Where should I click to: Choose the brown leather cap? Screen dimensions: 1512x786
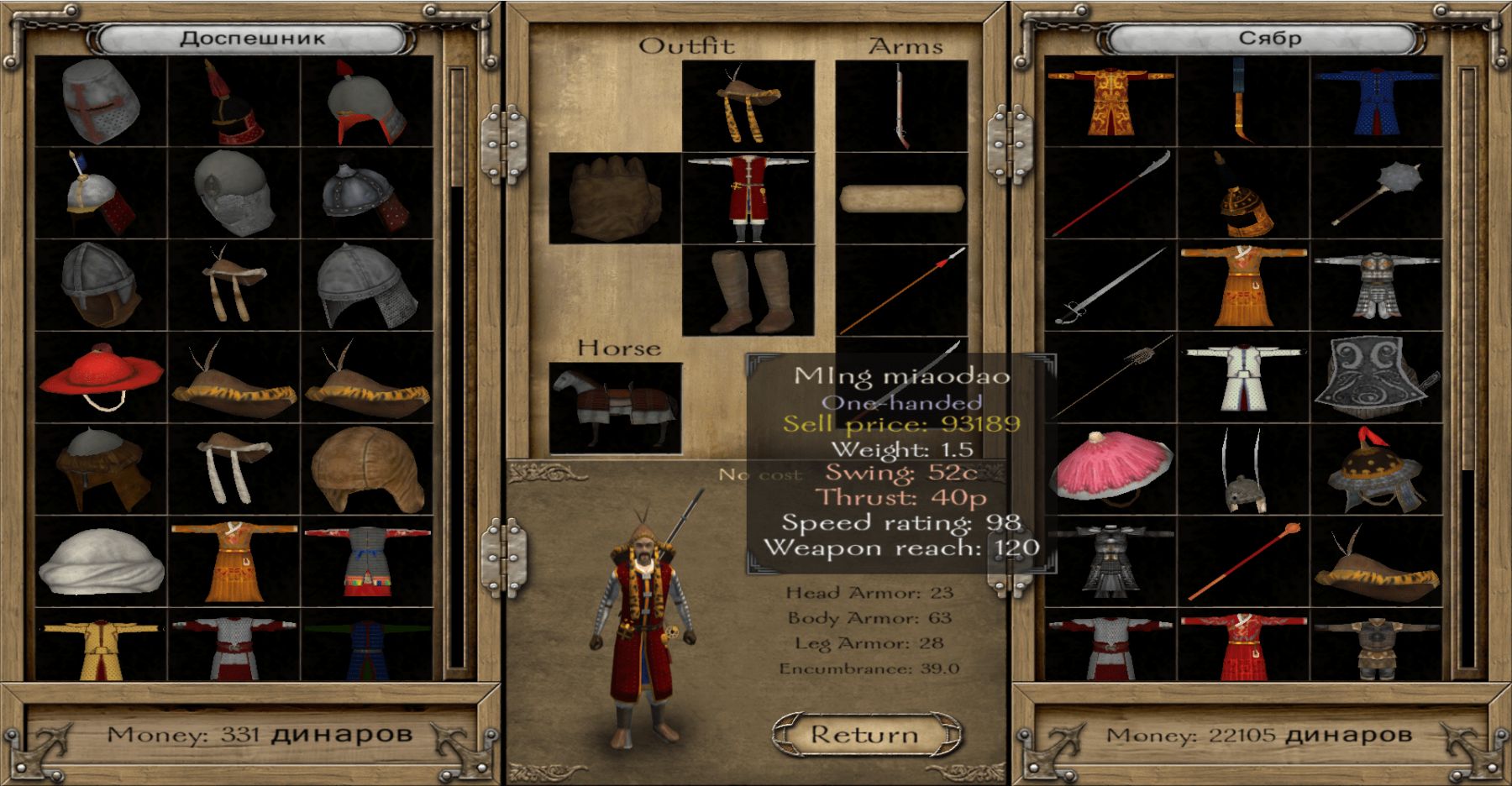(x=366, y=469)
